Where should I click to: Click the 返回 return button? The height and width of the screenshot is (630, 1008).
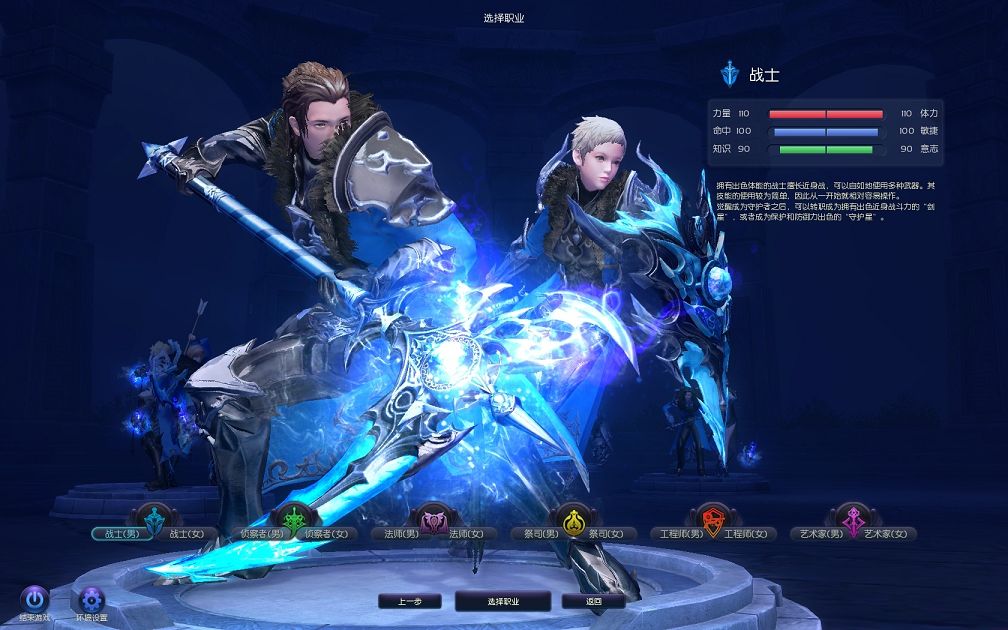tap(594, 602)
